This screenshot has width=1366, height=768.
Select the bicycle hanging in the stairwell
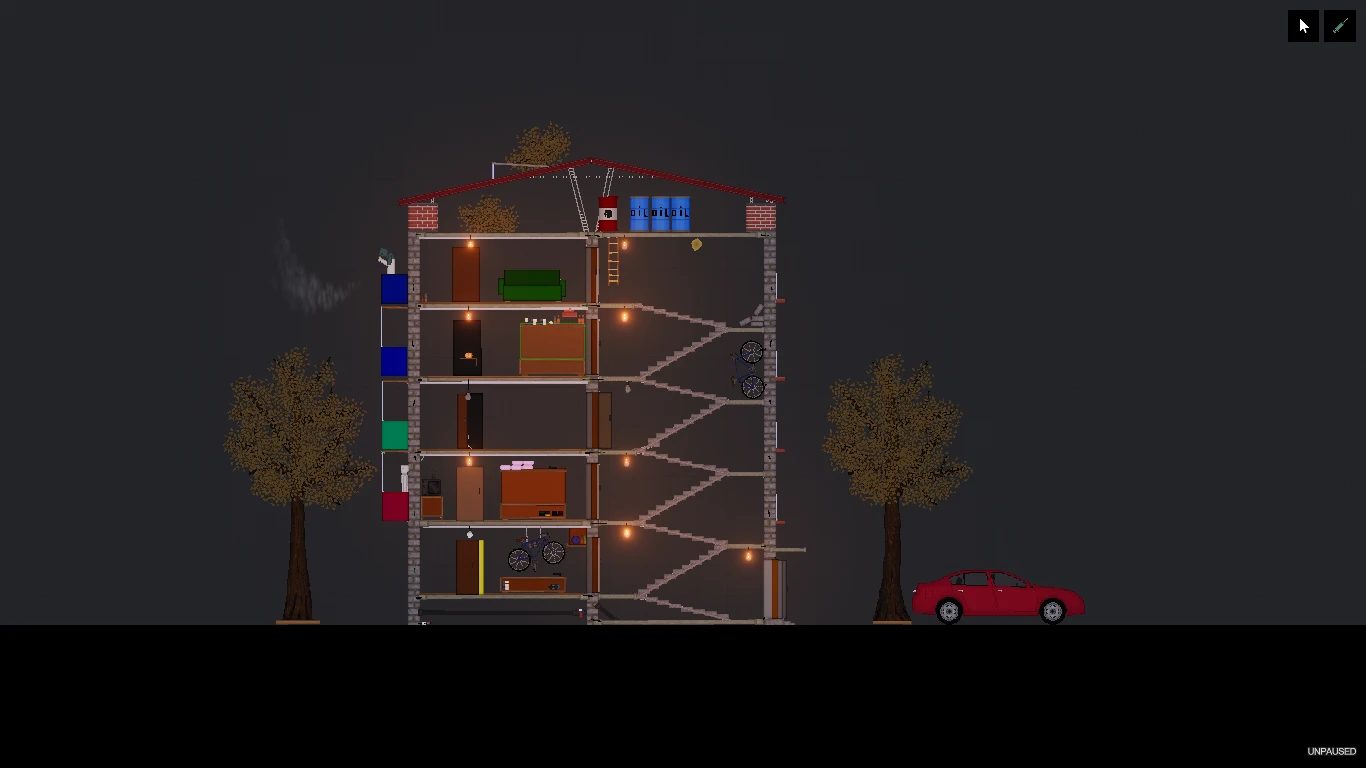[x=750, y=368]
